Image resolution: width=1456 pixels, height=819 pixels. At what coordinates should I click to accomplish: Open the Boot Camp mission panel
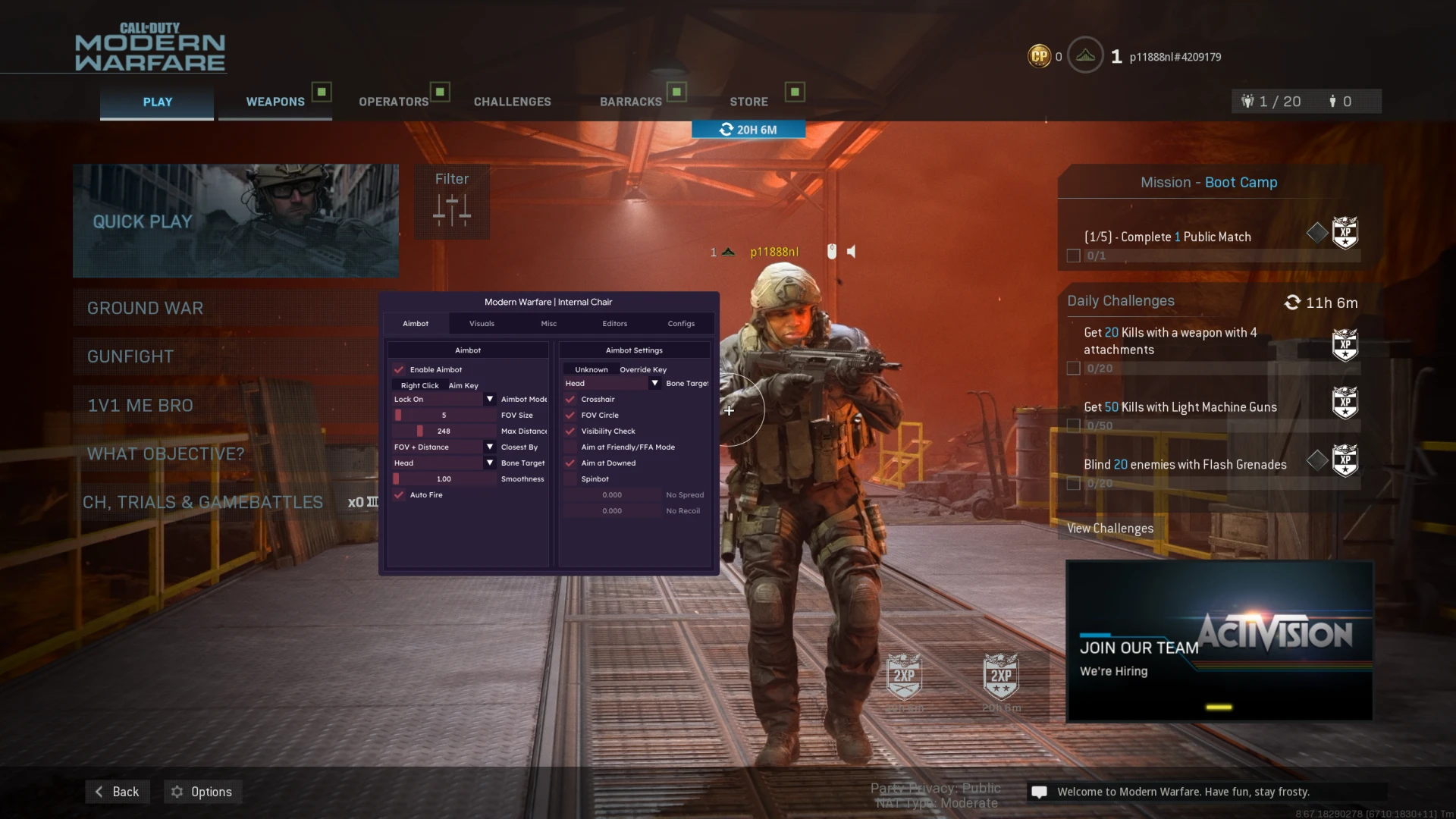pos(1209,183)
